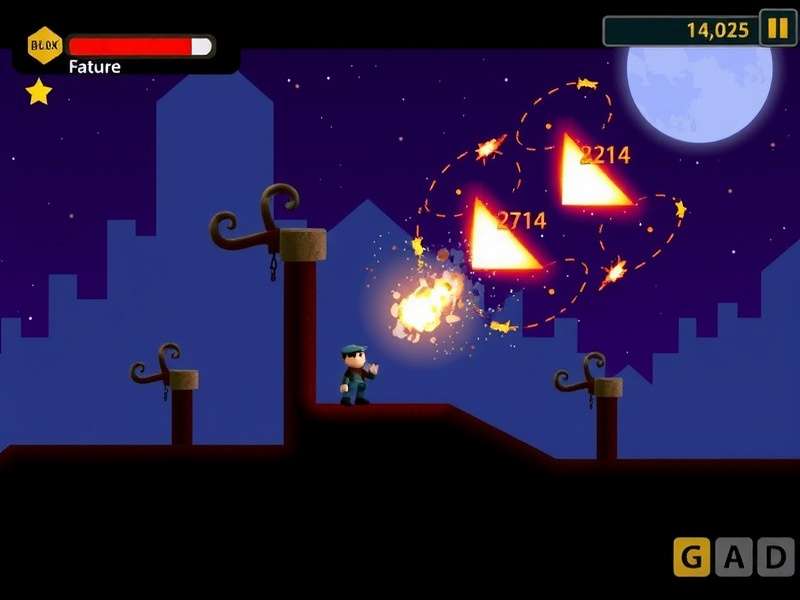Screen dimensions: 800x600
Task: Pause the game with the pause button
Action: click(x=777, y=28)
